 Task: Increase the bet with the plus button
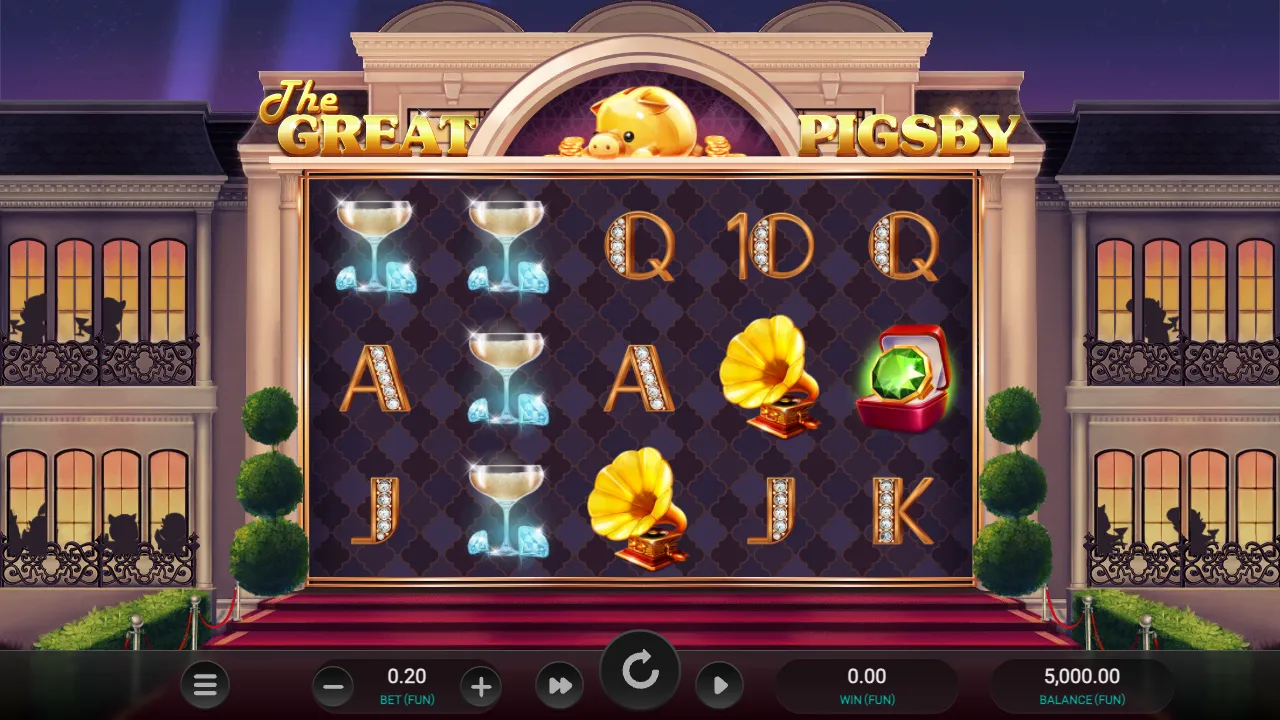[x=481, y=687]
